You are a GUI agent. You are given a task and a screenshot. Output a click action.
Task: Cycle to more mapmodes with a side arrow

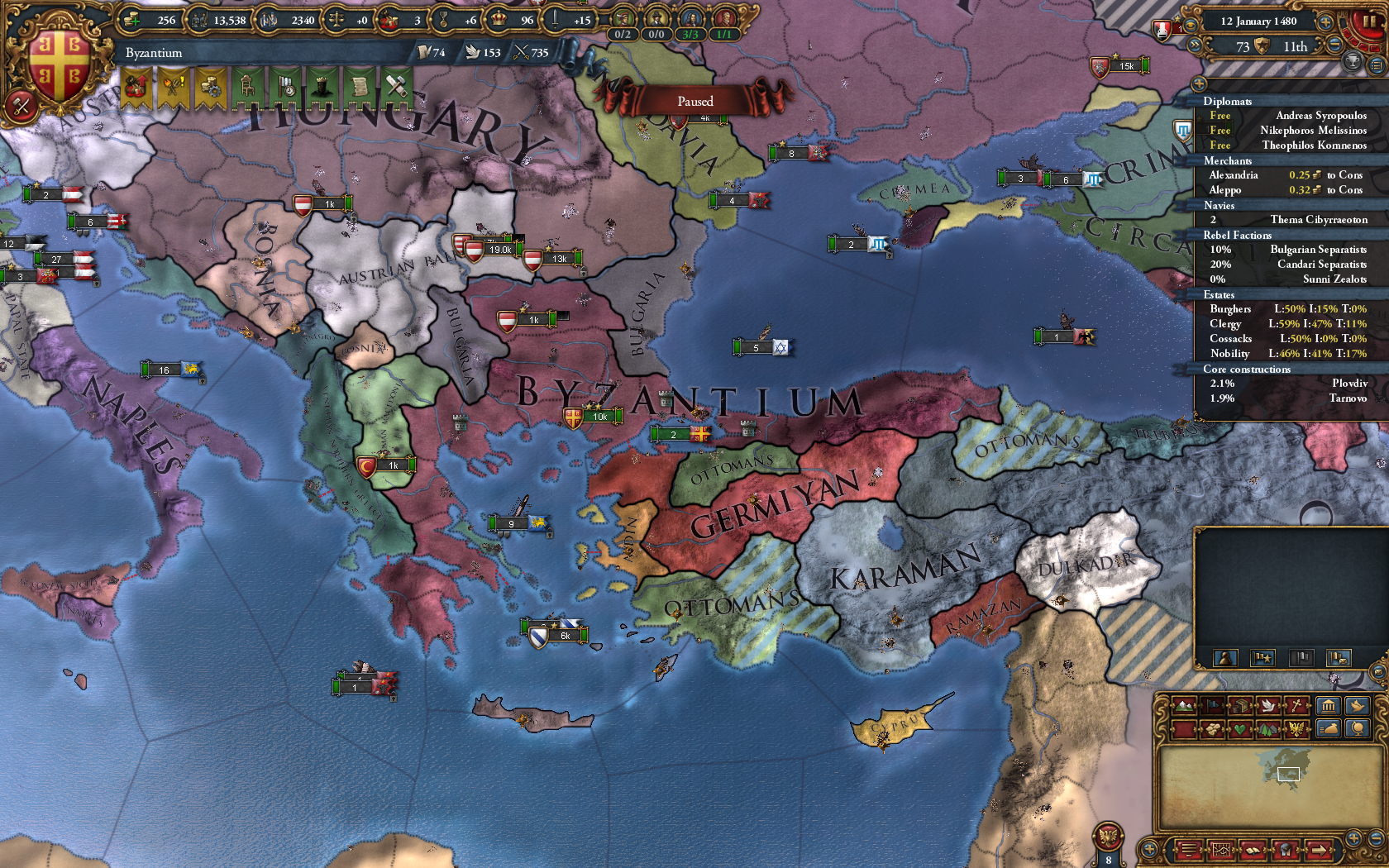(1320, 850)
